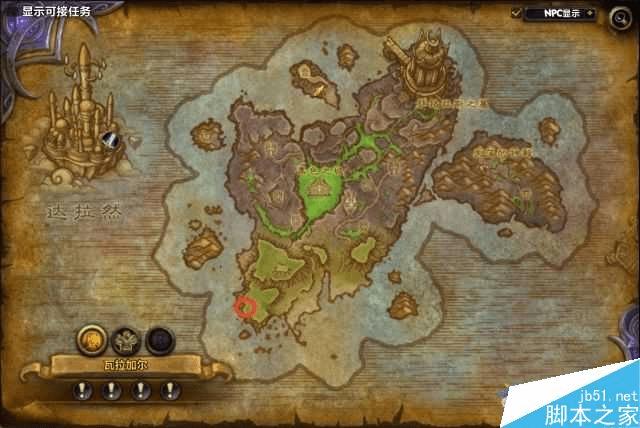The image size is (640, 428).
Task: Open the NPC显示 dropdown
Action: click(564, 13)
